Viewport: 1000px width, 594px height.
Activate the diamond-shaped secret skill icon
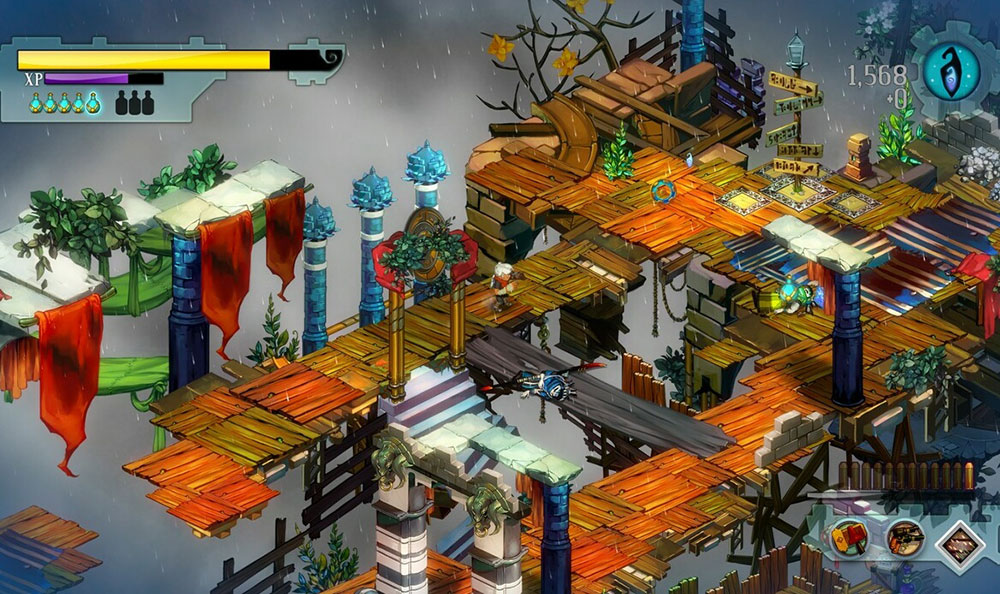click(961, 540)
